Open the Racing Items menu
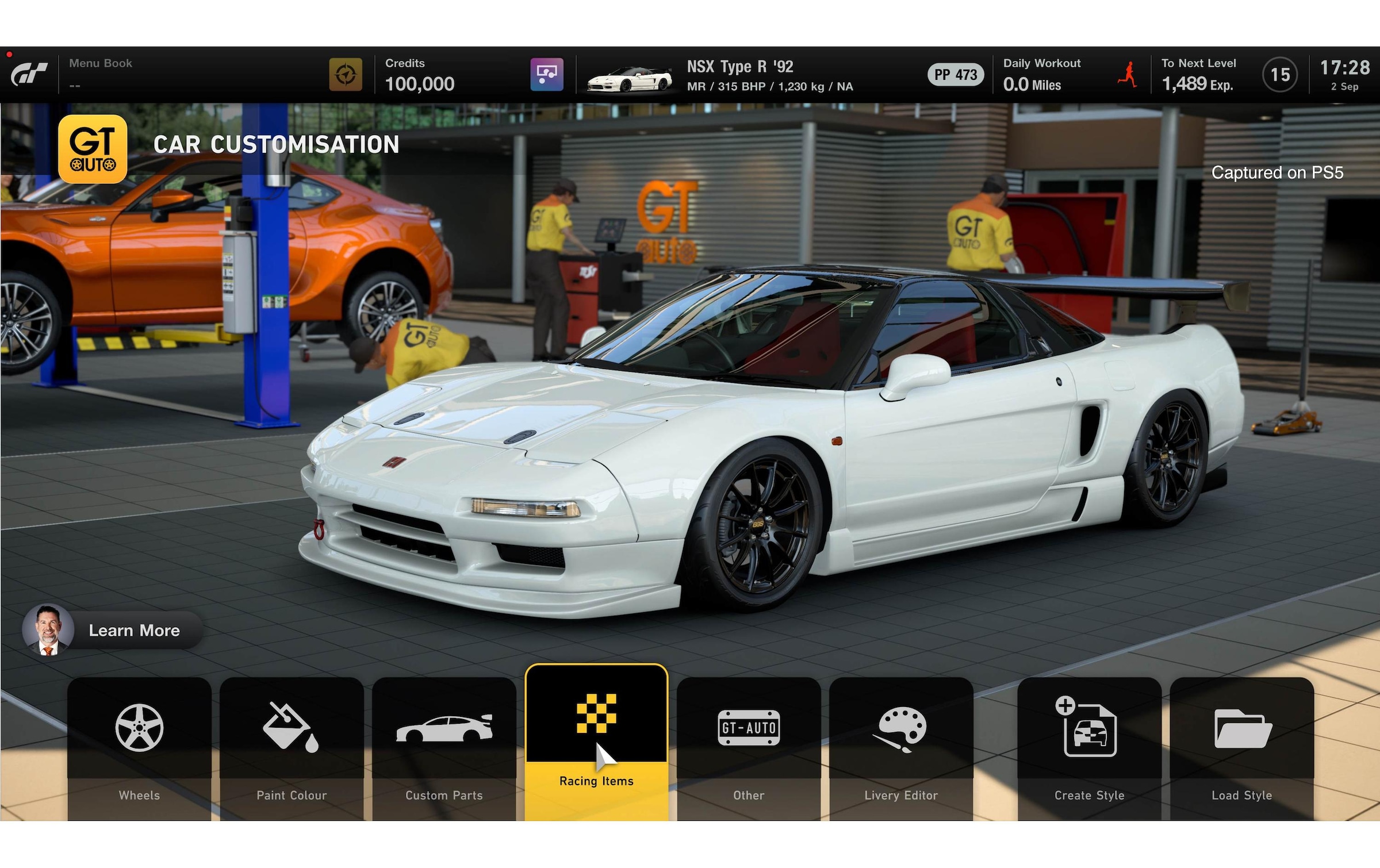This screenshot has width=1380, height=868. click(596, 742)
